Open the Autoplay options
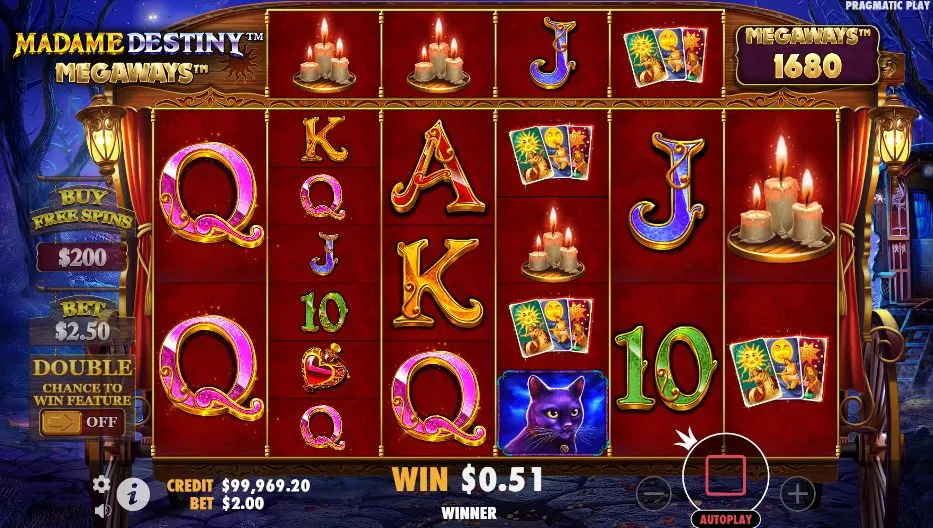 click(726, 520)
